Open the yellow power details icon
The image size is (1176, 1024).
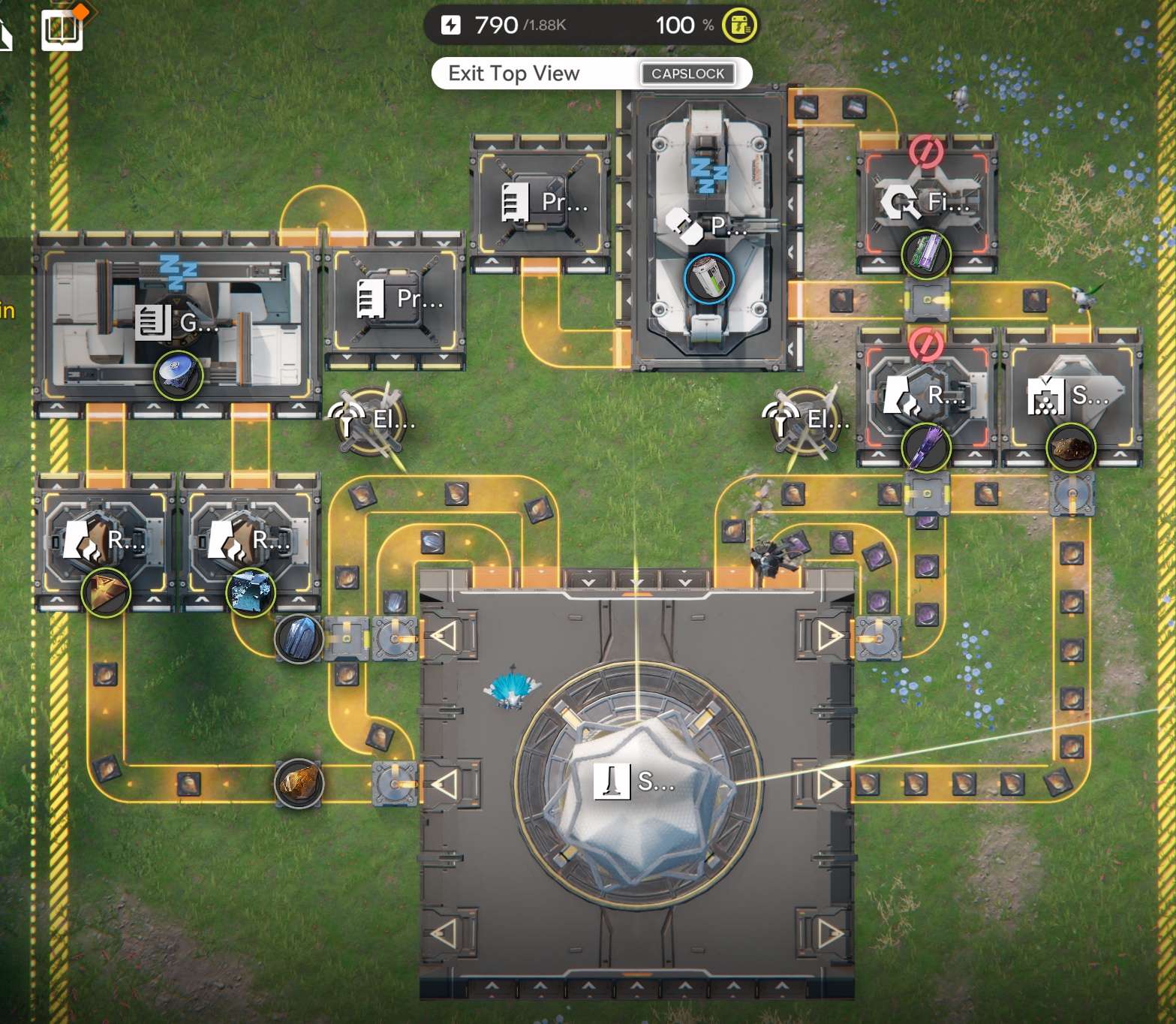(x=739, y=26)
